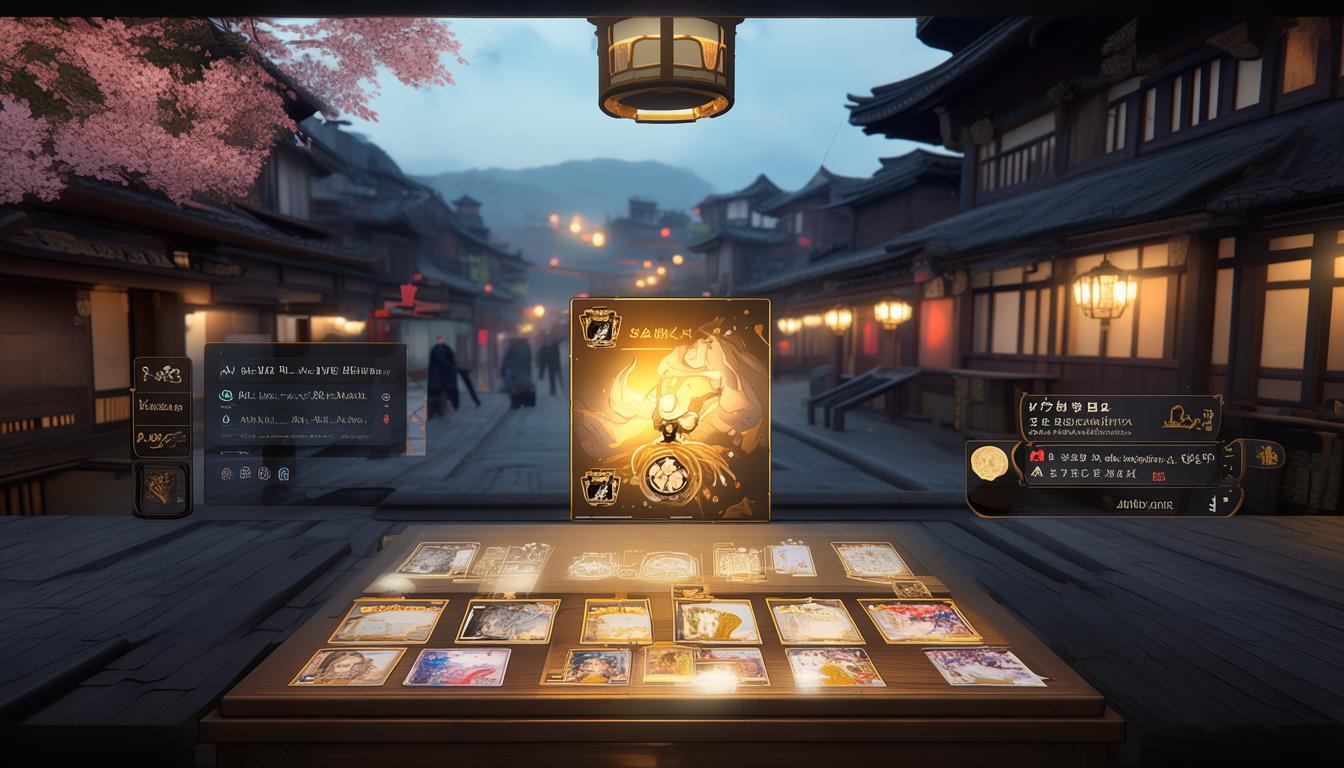Select the grey-toned card on the table

pyautogui.click(x=507, y=621)
